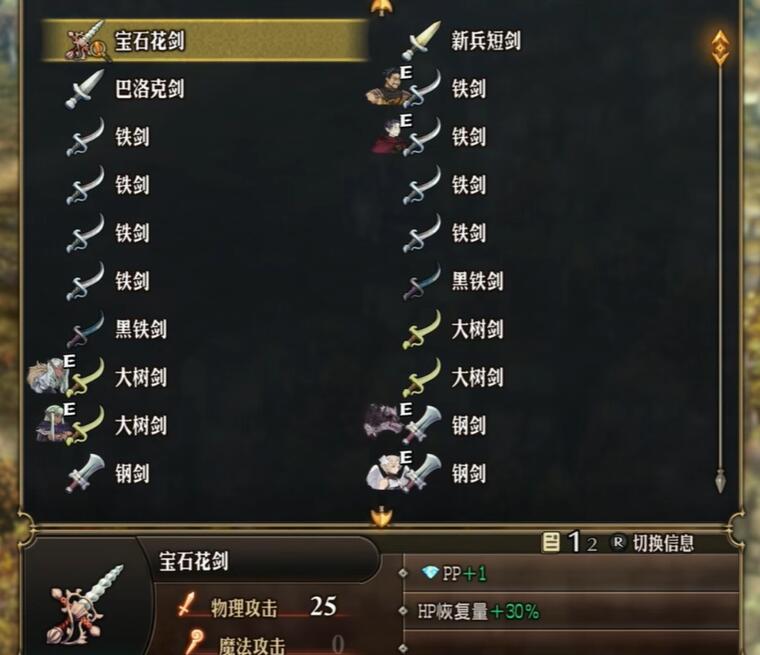Select the highlighted 宝石花剑 list entry

coord(205,41)
